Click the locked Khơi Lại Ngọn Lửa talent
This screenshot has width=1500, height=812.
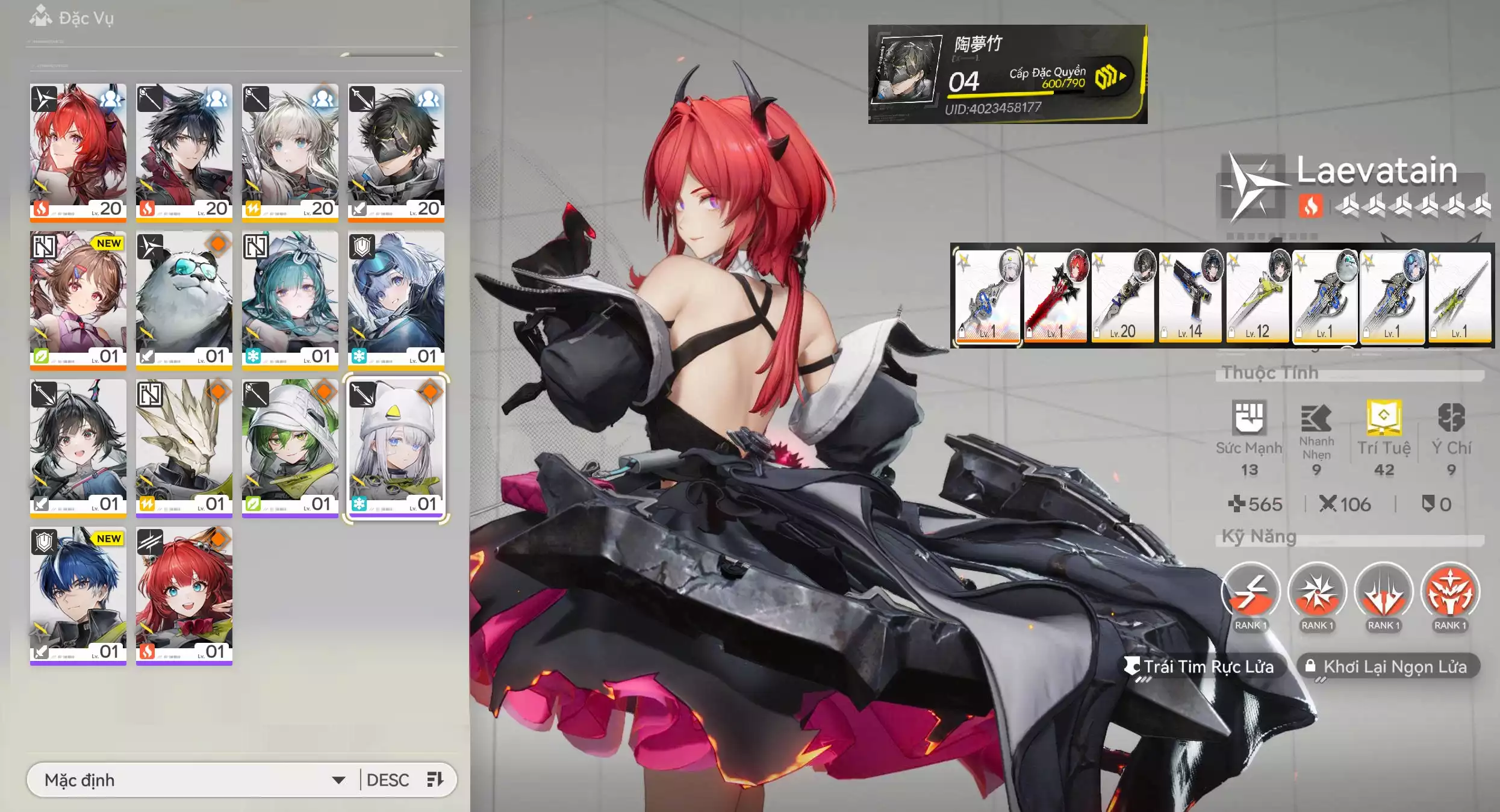click(1387, 667)
